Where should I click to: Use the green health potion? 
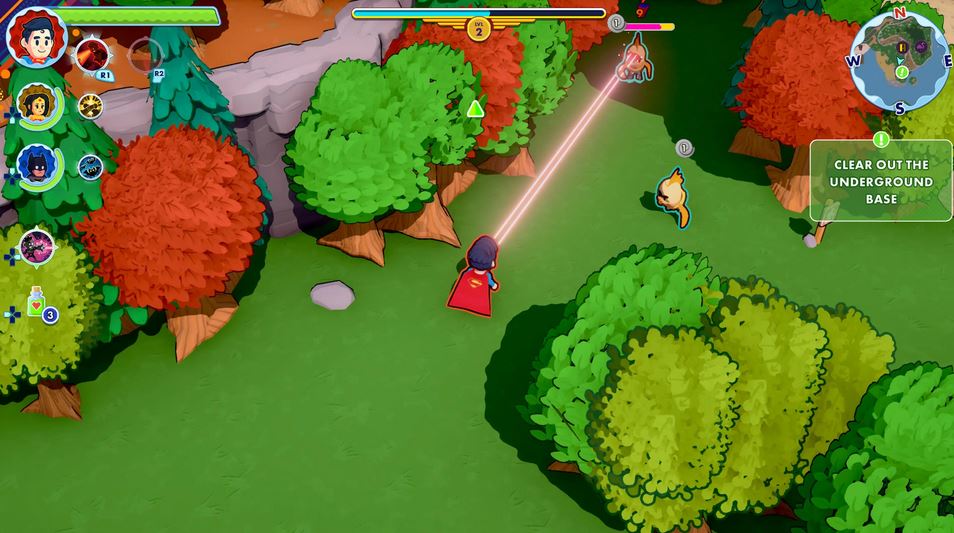point(38,304)
